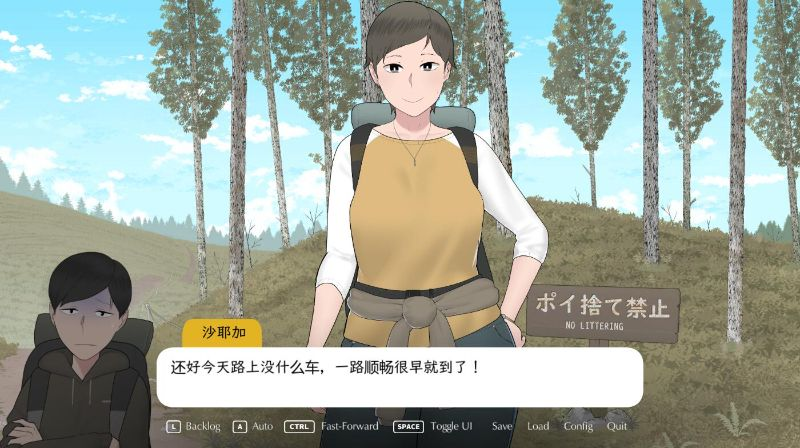The width and height of the screenshot is (800, 448).
Task: Quit the game
Action: click(x=617, y=426)
